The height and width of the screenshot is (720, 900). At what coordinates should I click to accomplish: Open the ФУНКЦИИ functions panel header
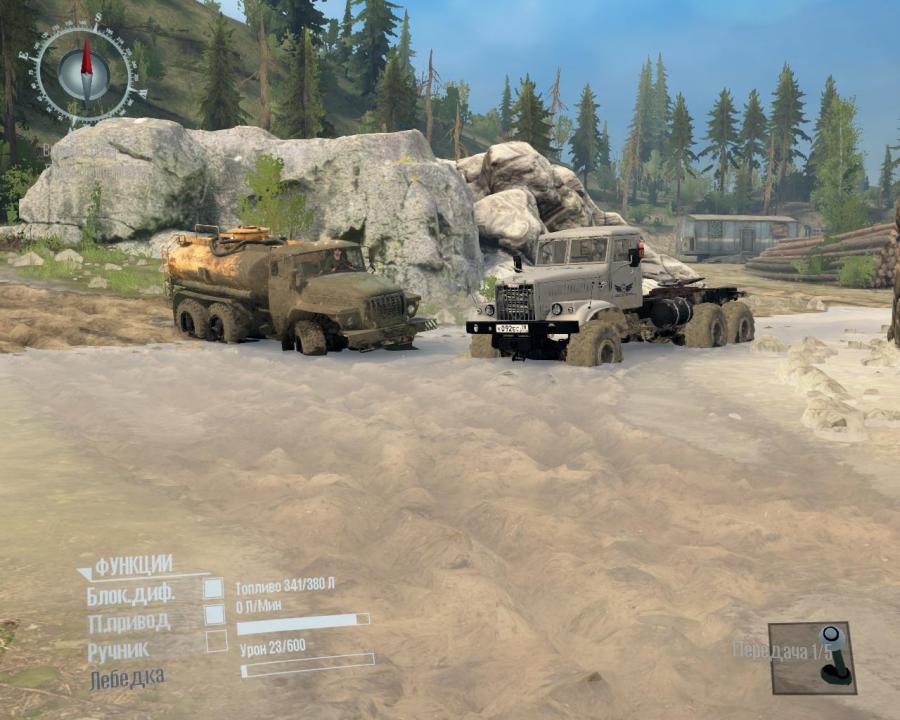pyautogui.click(x=133, y=564)
